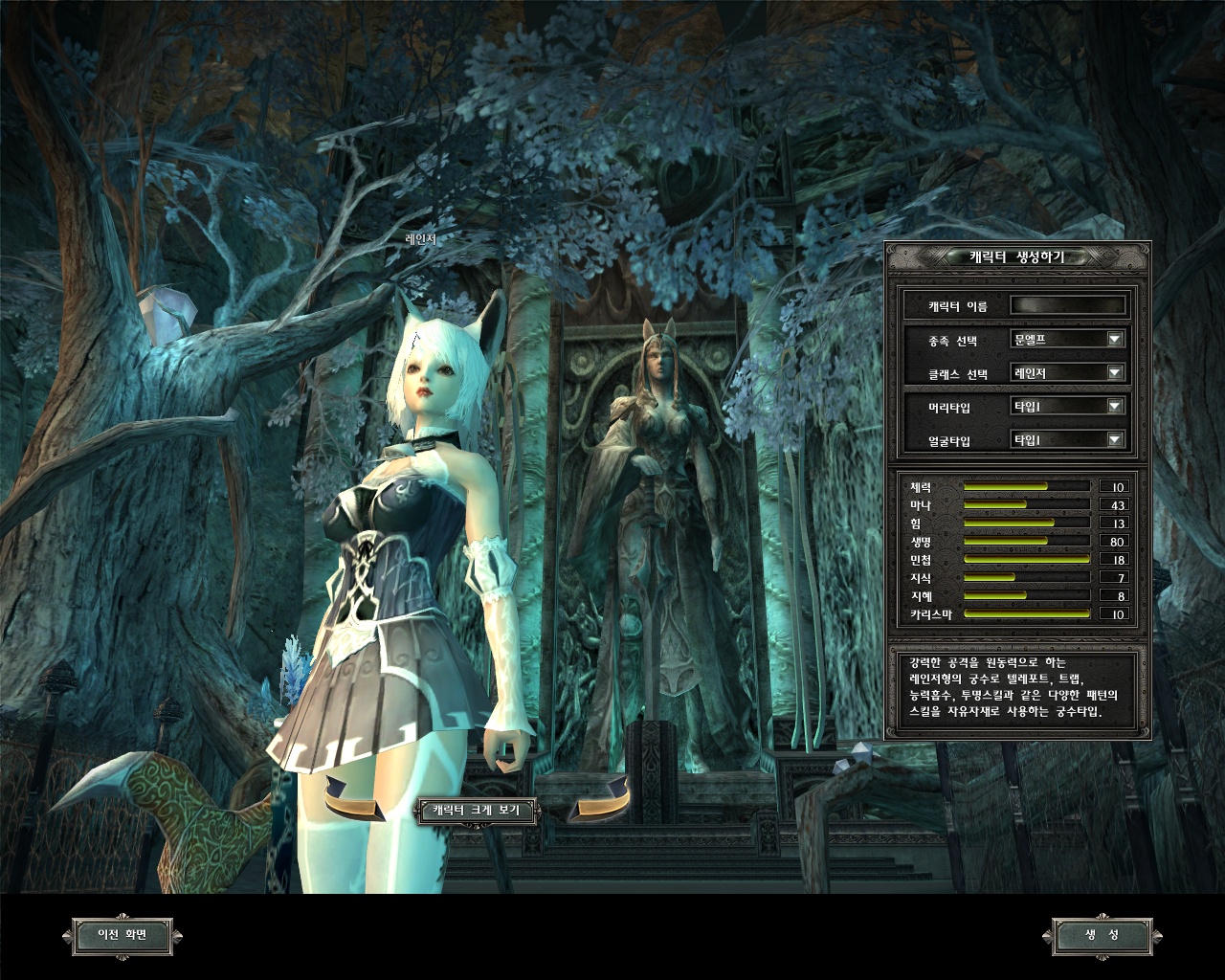Click the character name input field
Screen dimensions: 1225x980
tap(1068, 306)
